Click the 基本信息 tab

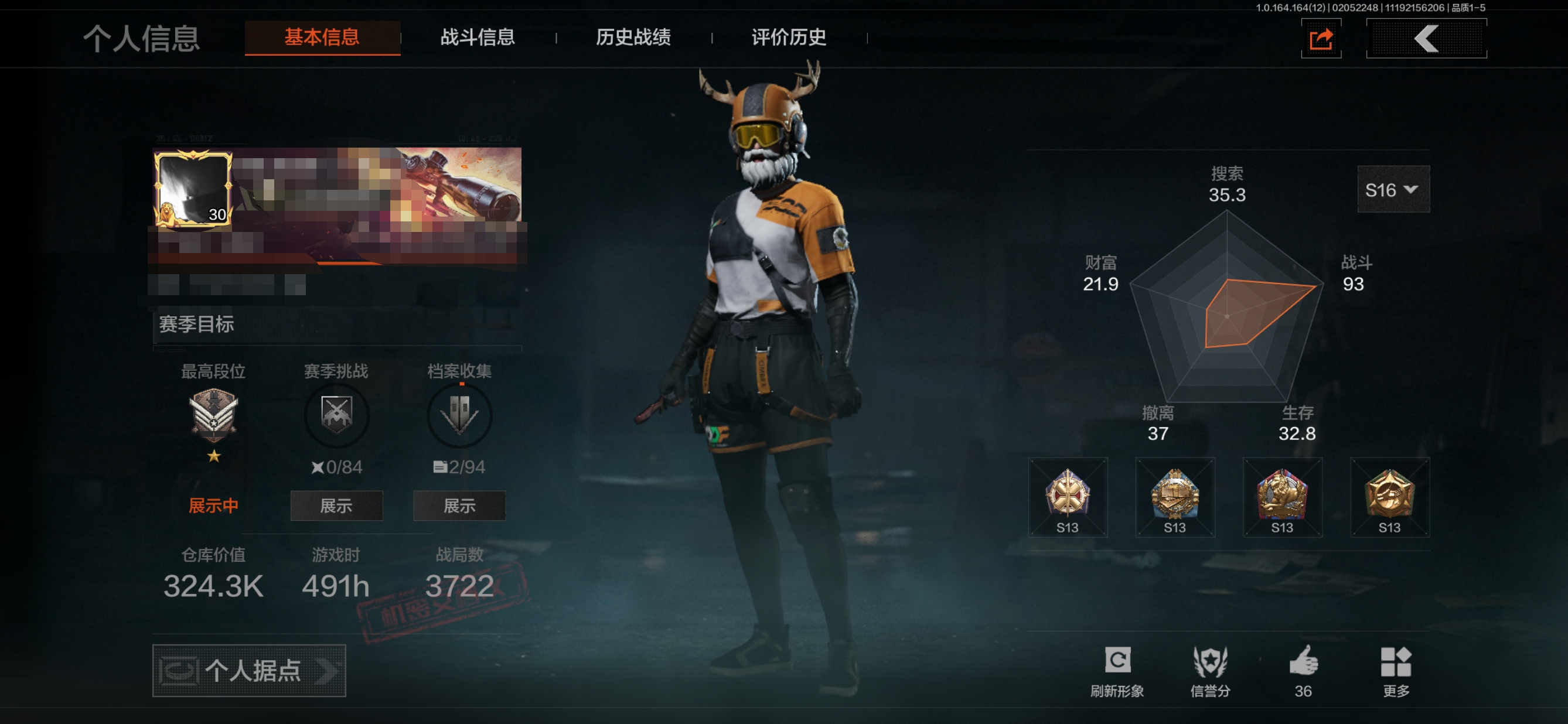[x=322, y=37]
